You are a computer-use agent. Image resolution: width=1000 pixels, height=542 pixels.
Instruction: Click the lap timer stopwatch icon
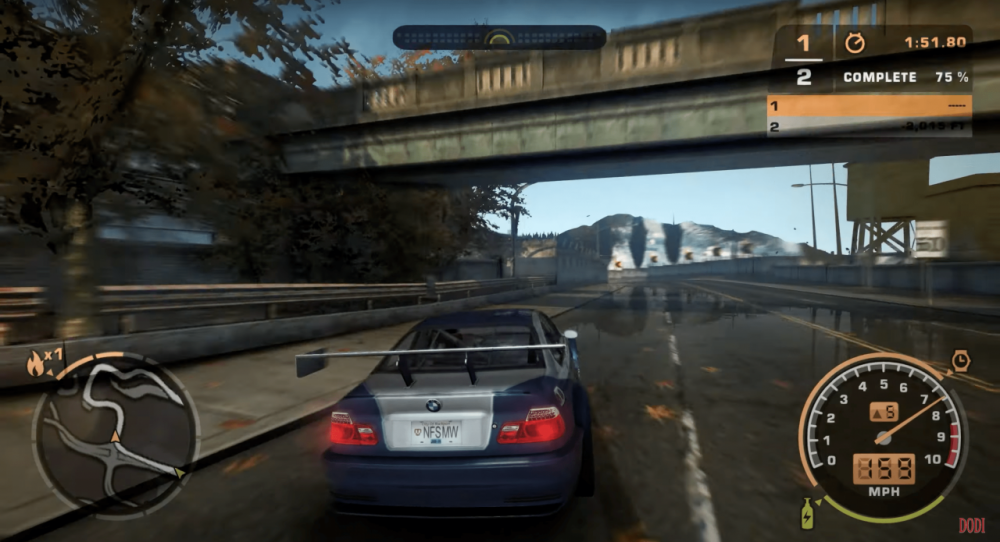coord(853,42)
